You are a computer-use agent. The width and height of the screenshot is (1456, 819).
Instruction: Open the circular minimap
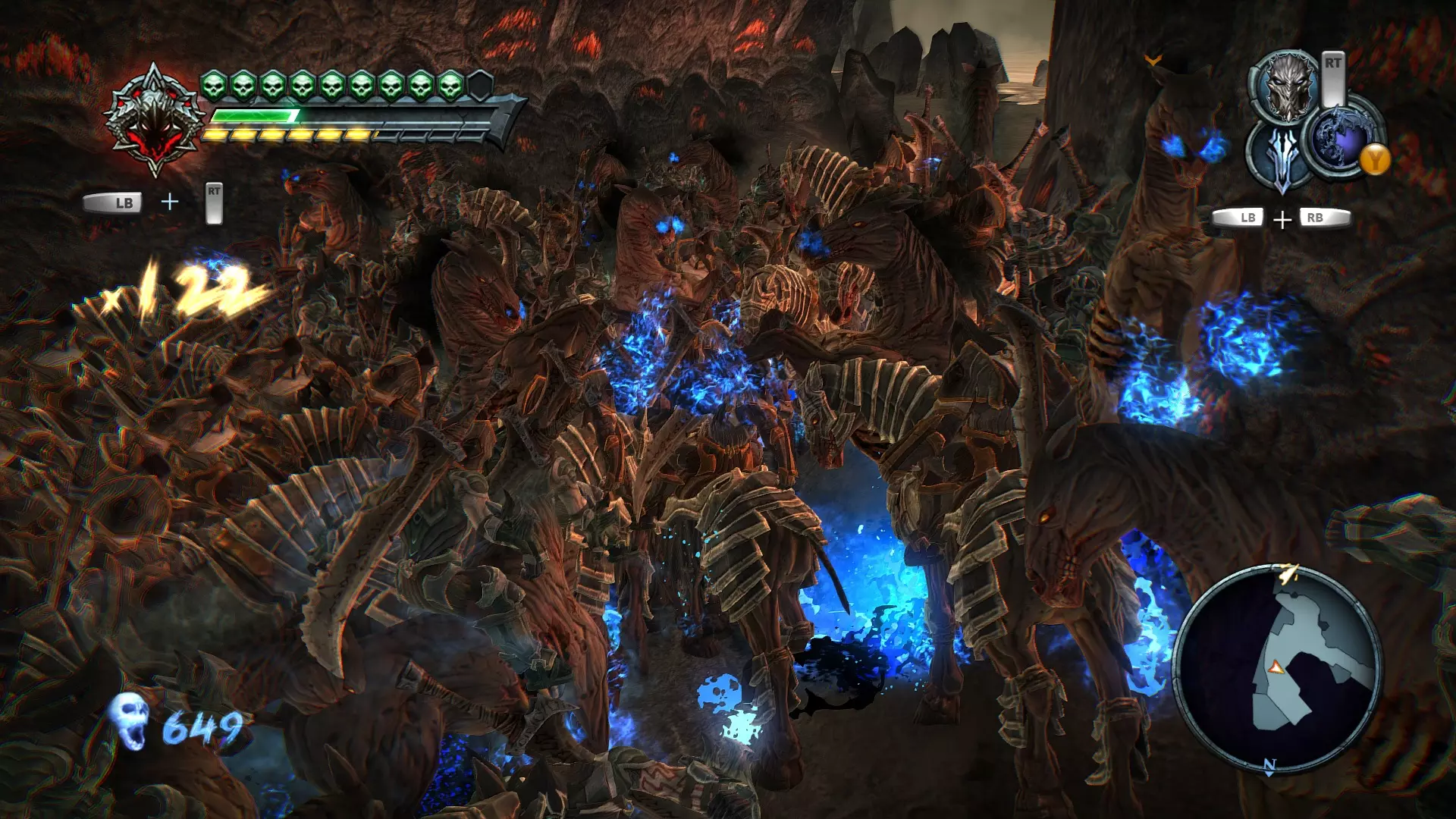click(1278, 669)
